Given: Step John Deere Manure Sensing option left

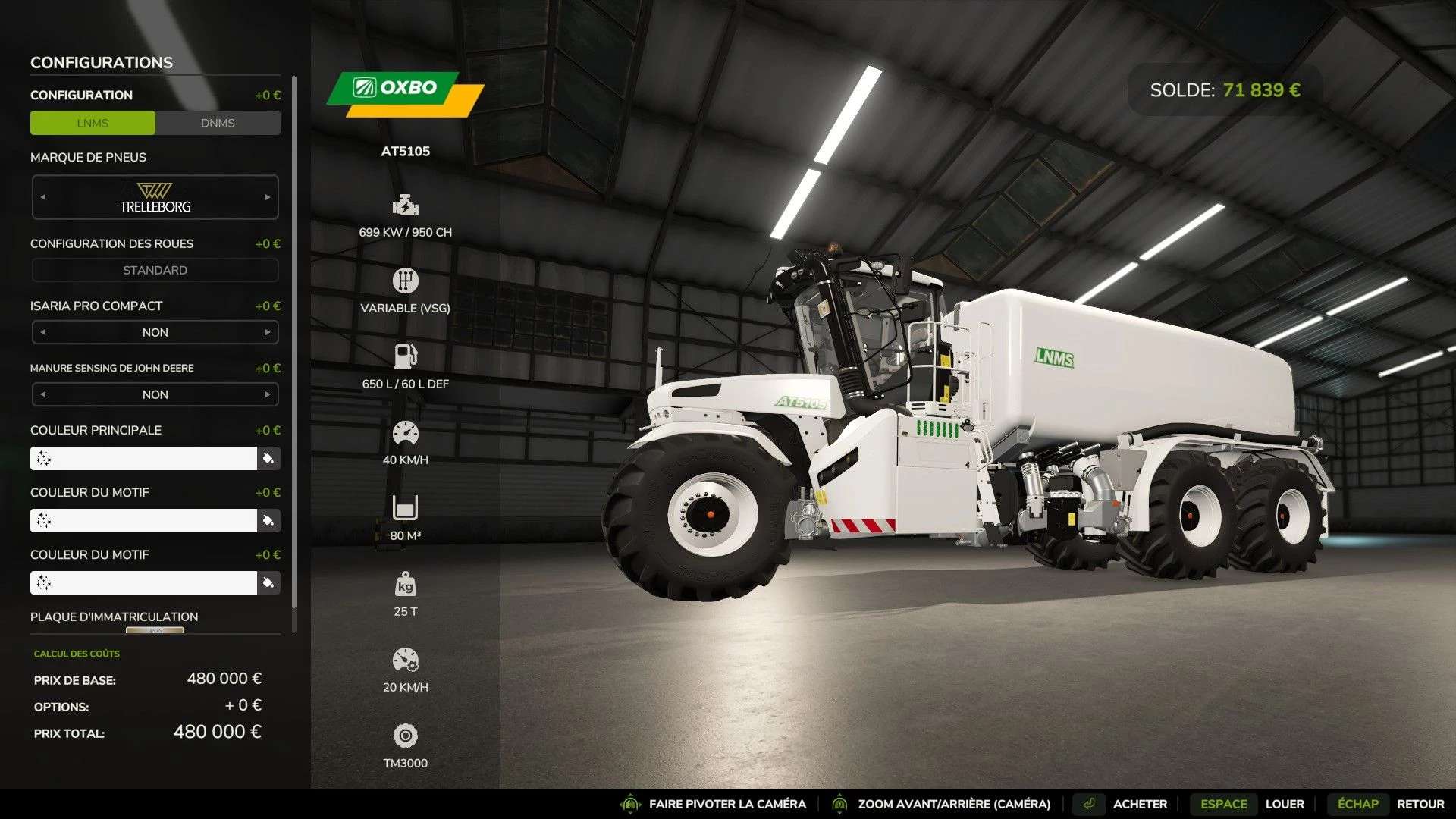Looking at the screenshot, I should point(43,394).
